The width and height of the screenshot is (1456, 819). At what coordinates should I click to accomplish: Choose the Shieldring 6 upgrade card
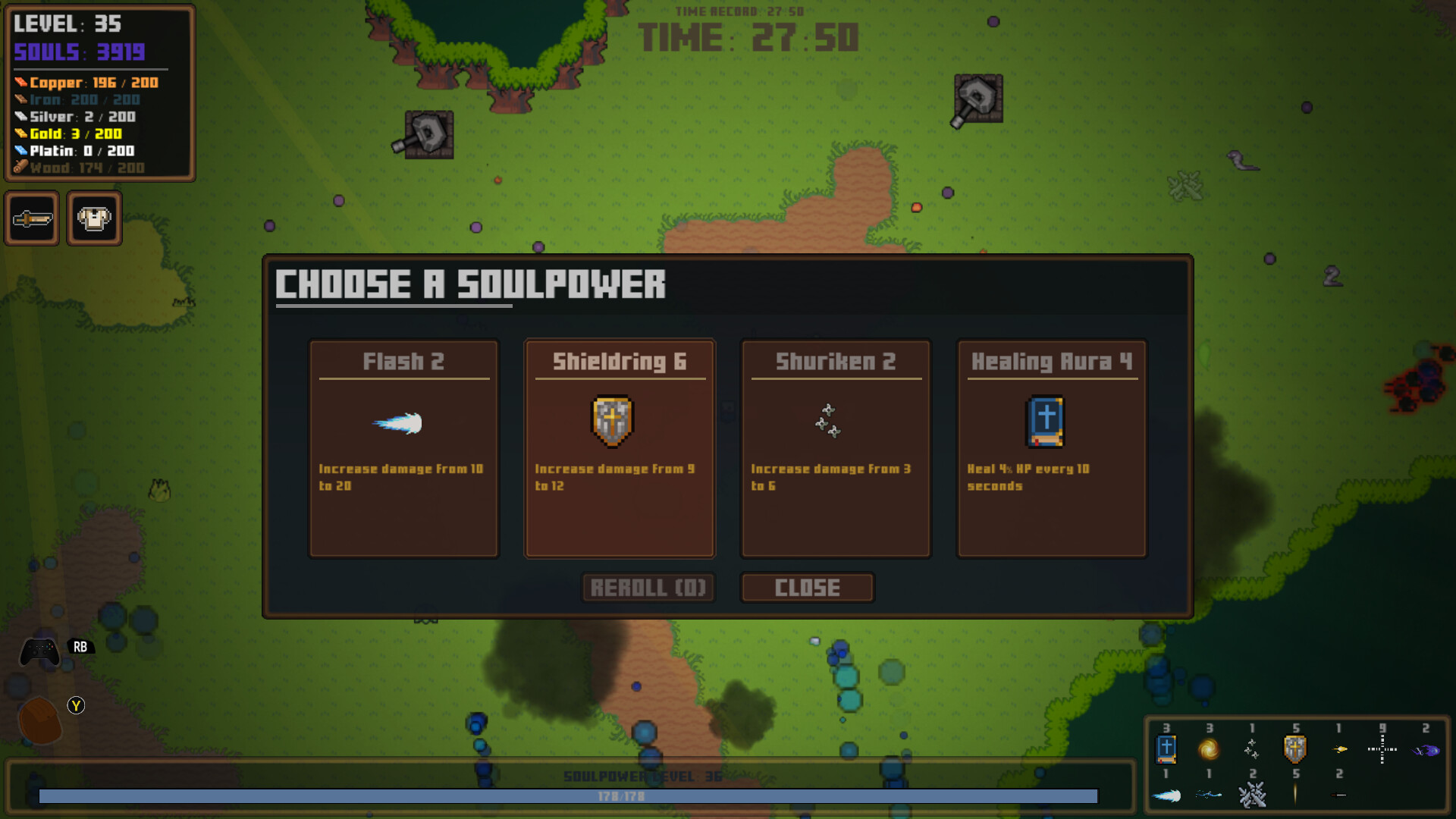[620, 449]
